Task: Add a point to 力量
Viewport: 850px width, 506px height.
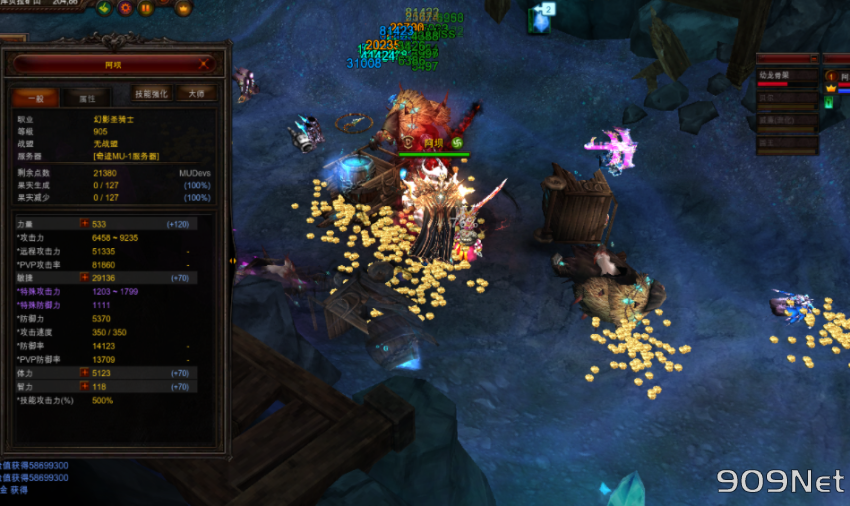Action: coord(84,224)
